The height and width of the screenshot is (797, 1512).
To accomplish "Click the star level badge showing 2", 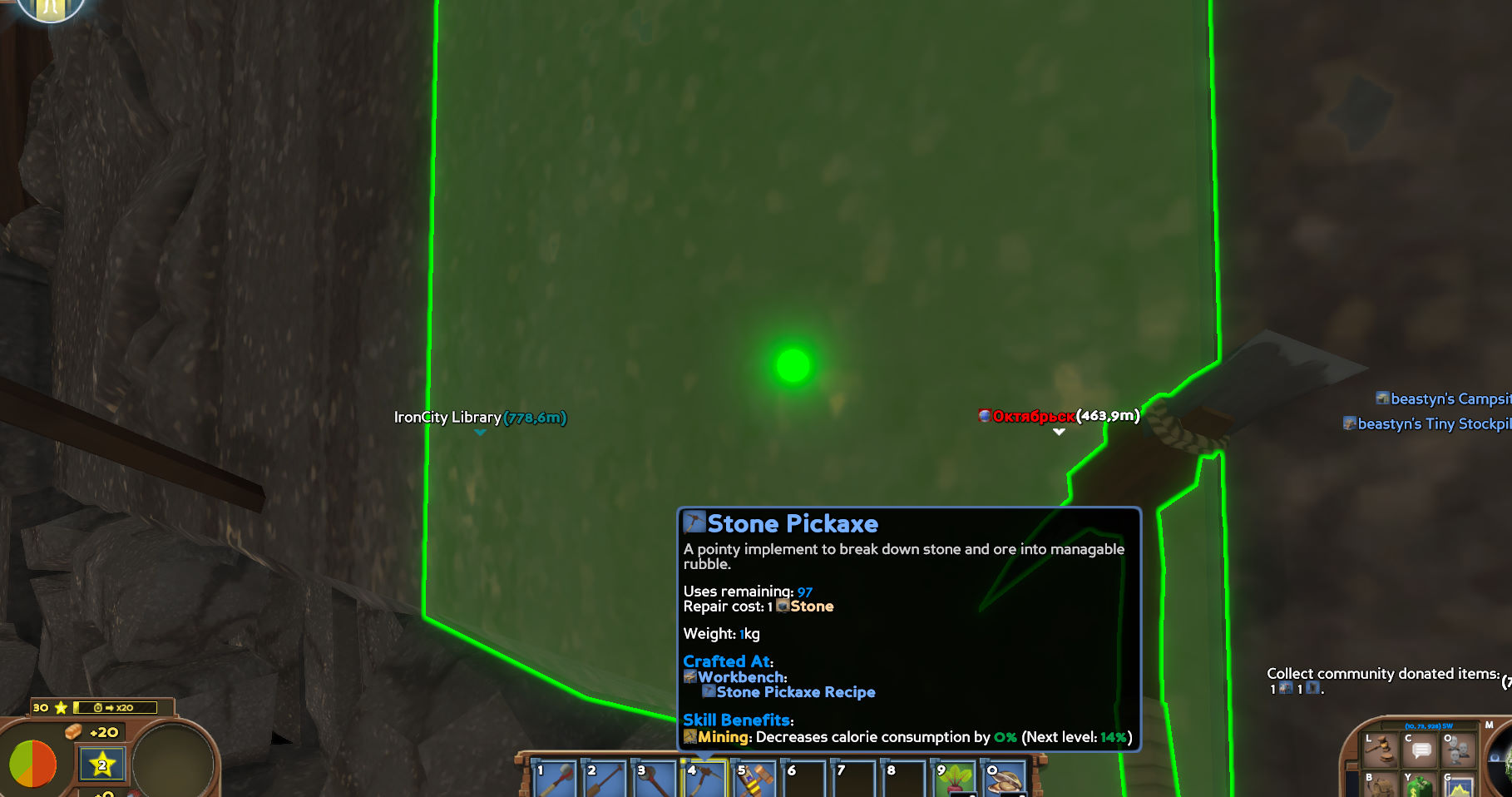I will (100, 765).
